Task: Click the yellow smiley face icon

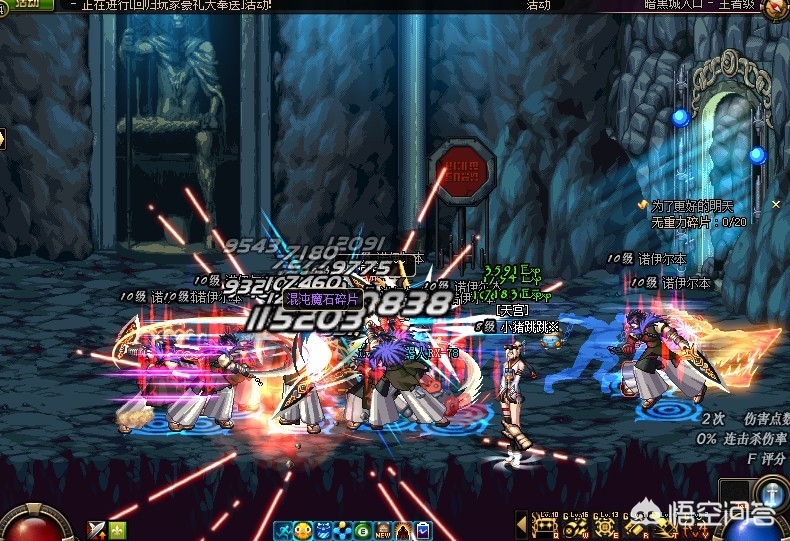Action: tap(304, 529)
